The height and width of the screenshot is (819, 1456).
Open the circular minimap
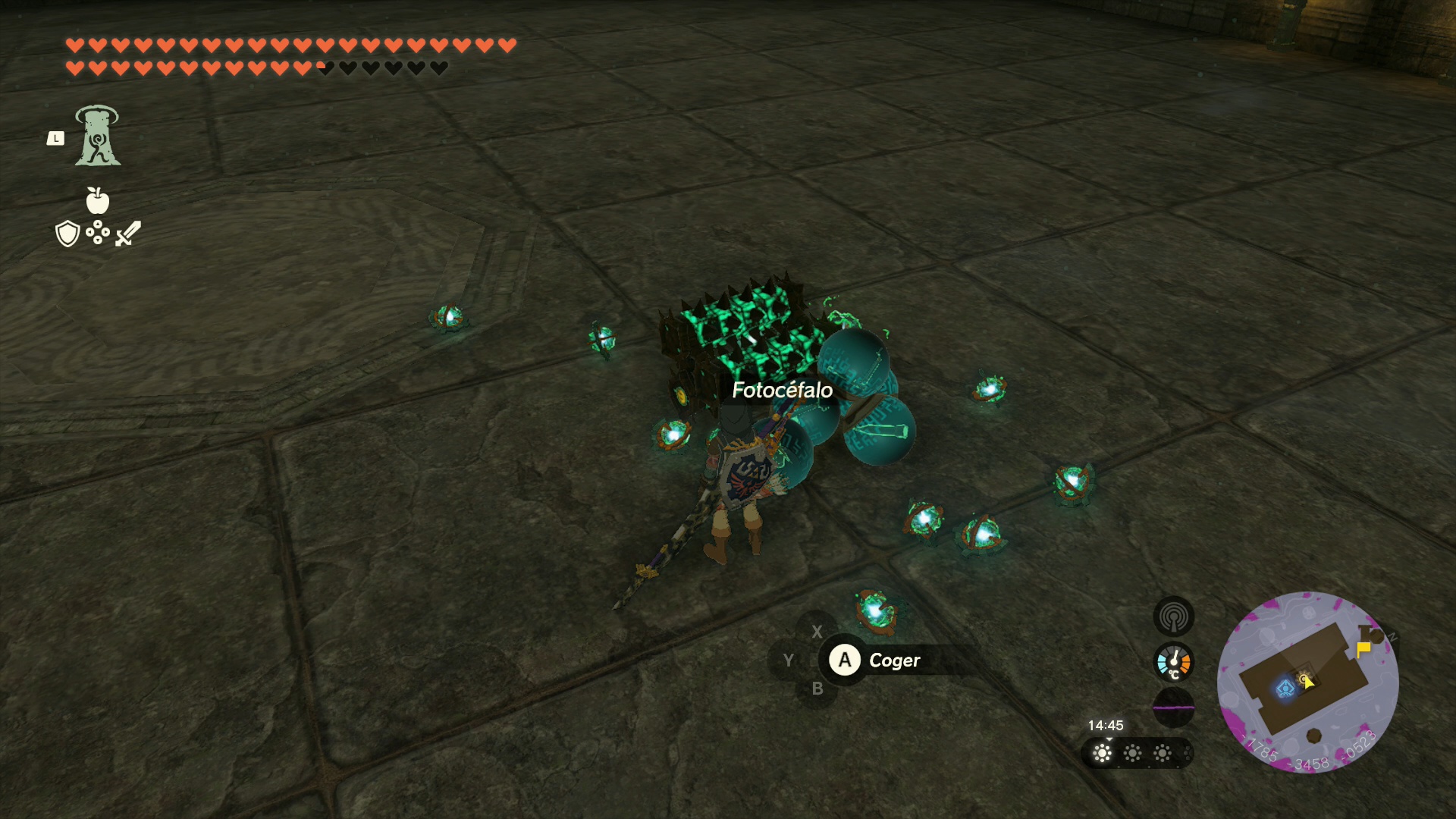[x=1307, y=682]
